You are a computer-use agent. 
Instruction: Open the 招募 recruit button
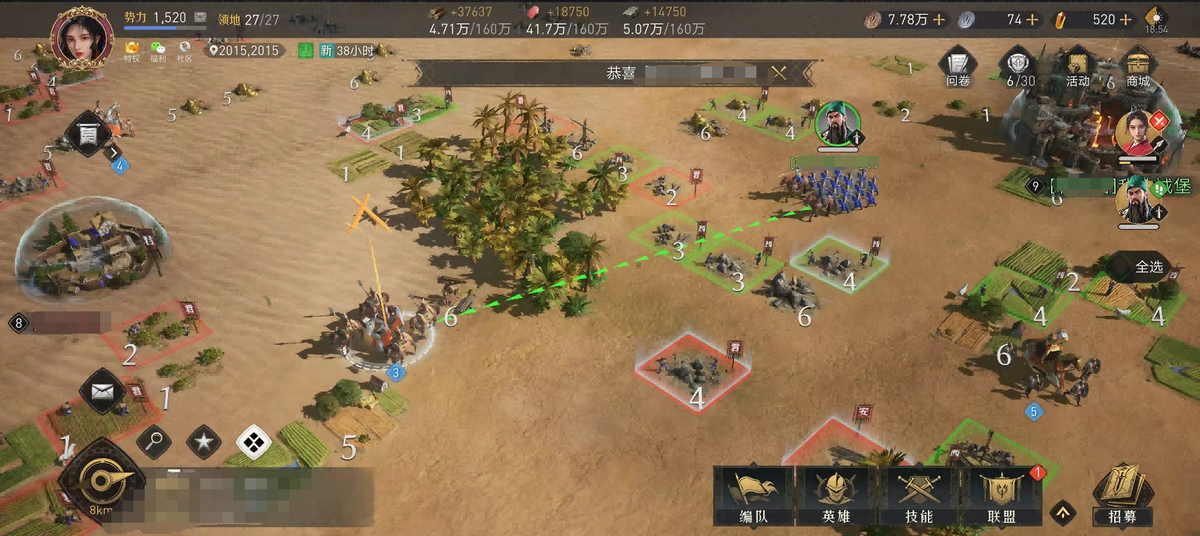1122,495
